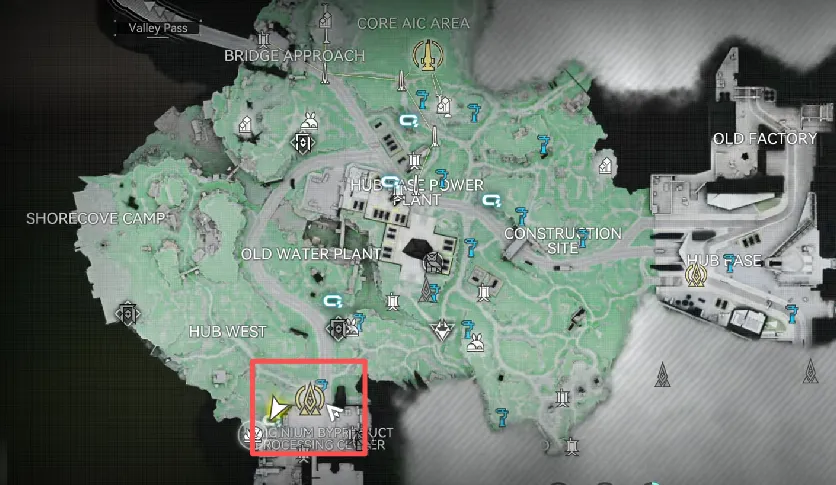
Task: Choose the gold marker beside the yellow player arrow
Action: click(x=311, y=398)
